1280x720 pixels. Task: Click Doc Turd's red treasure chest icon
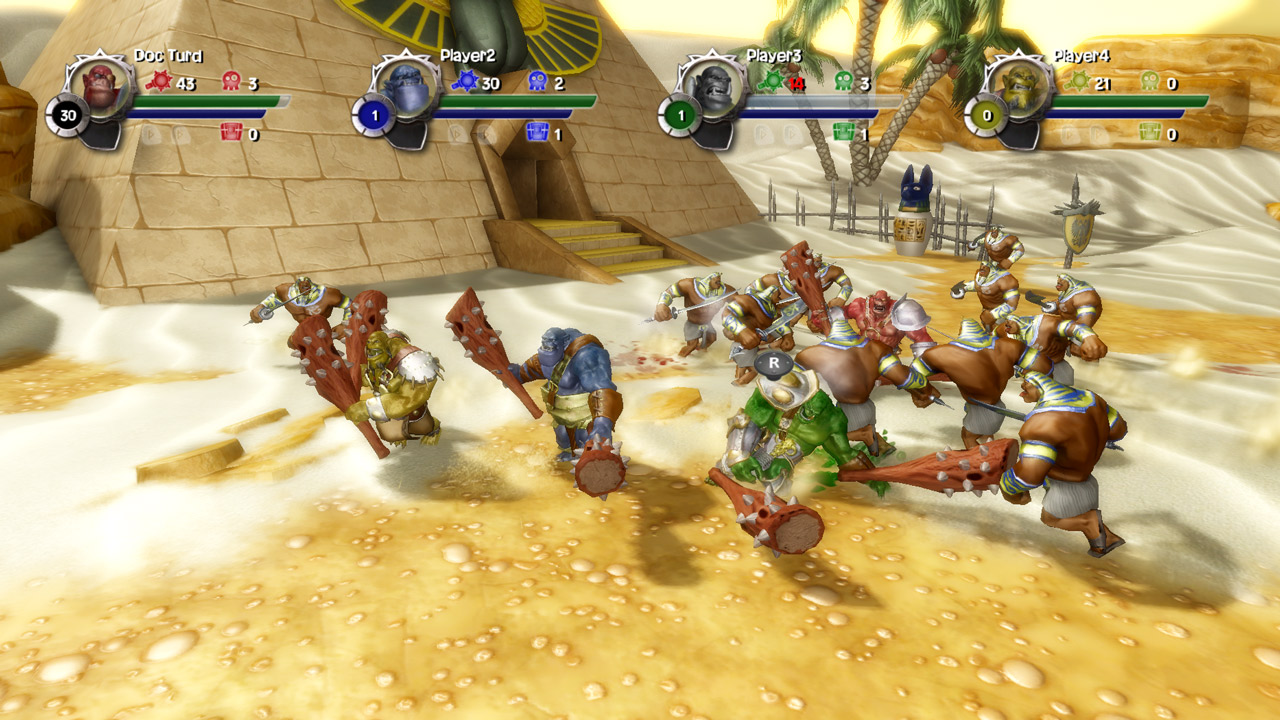point(231,132)
